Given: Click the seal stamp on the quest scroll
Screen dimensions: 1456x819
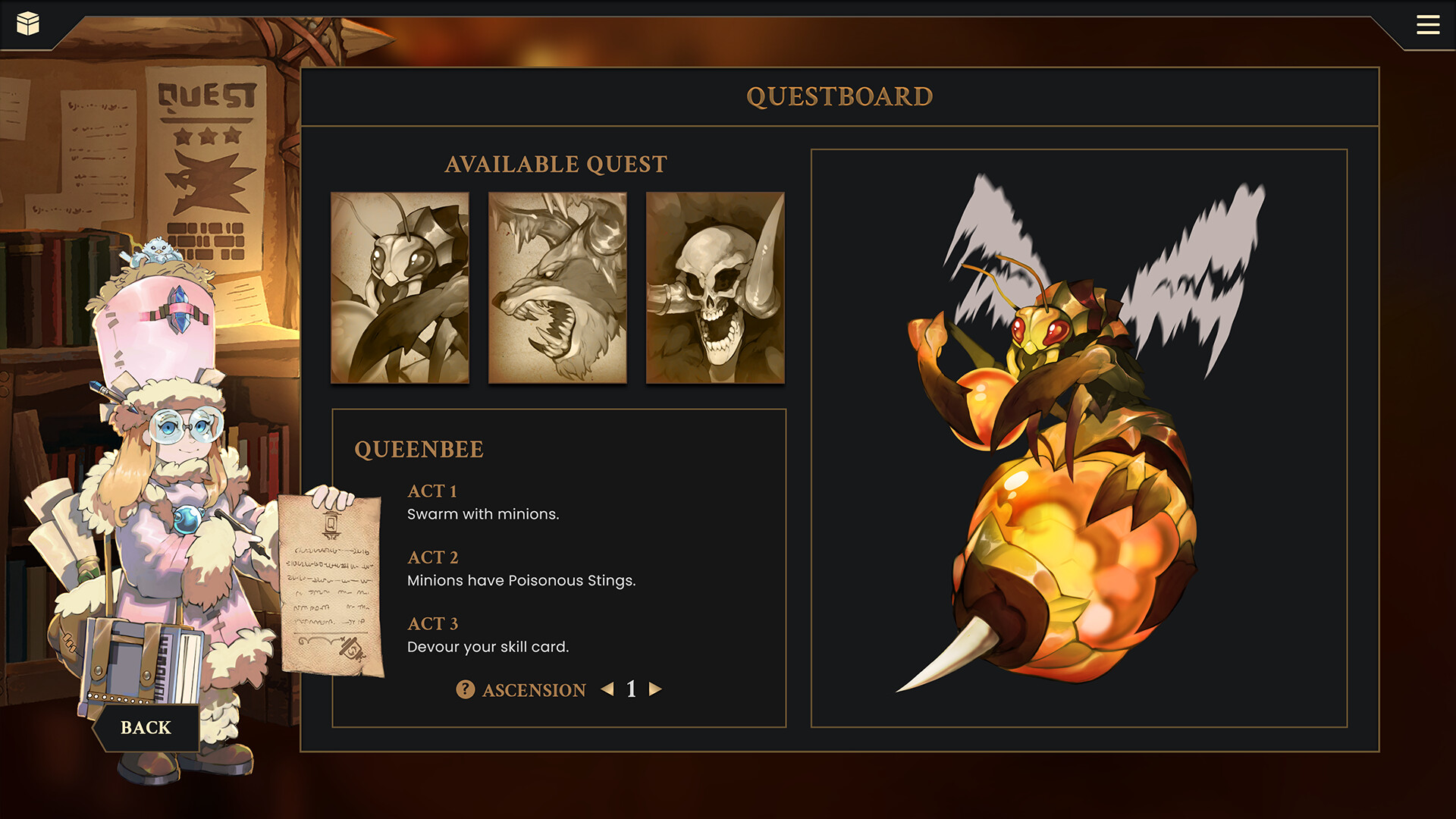Looking at the screenshot, I should click(350, 650).
